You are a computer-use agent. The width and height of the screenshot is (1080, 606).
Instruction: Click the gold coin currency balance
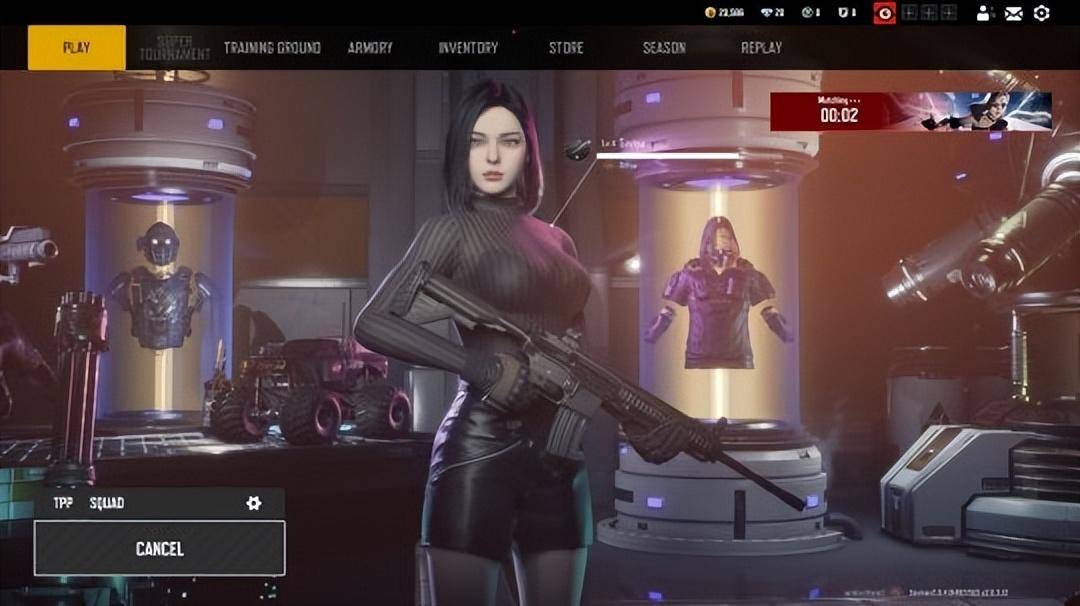point(724,13)
